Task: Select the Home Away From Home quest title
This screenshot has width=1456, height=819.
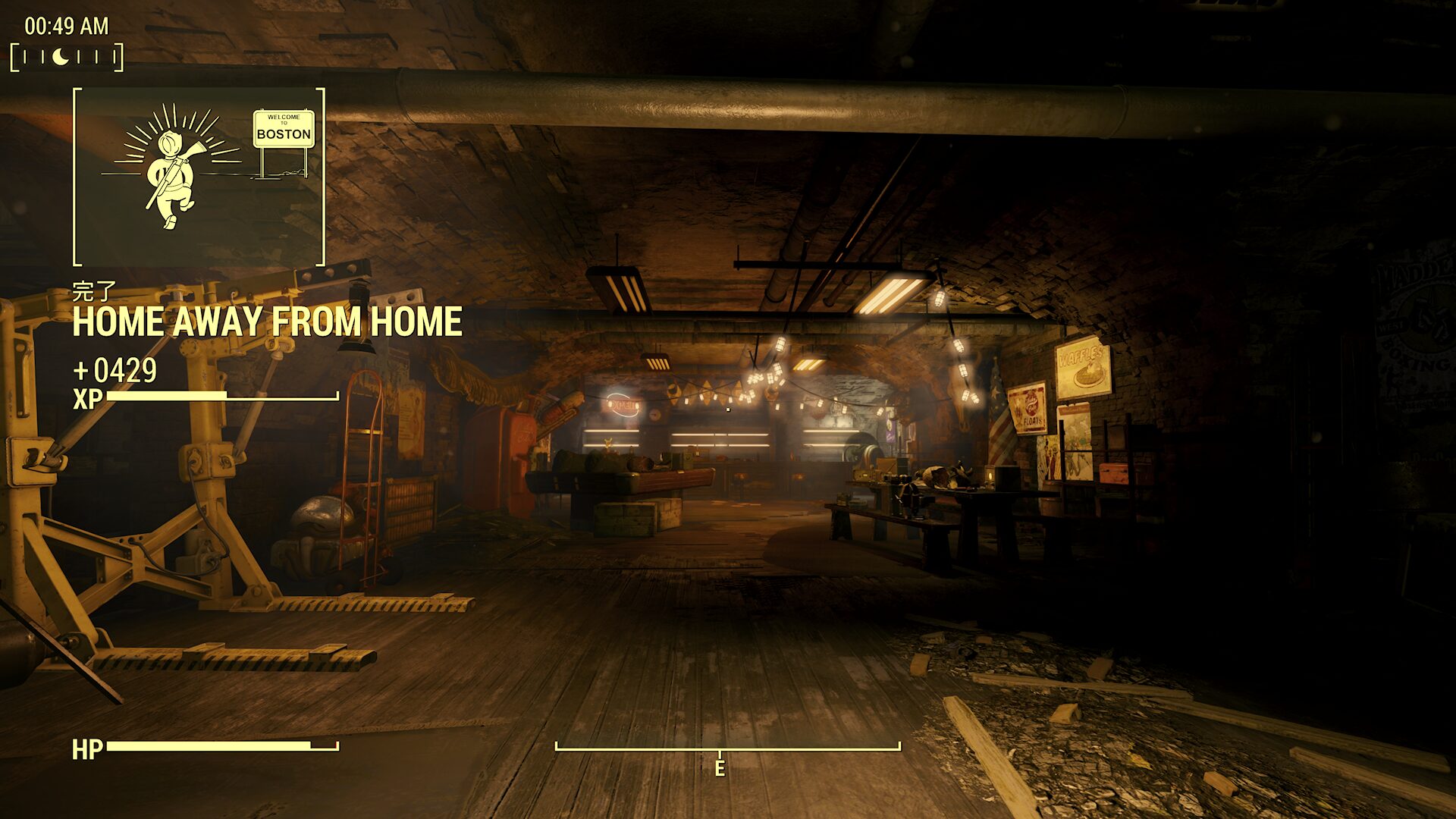Action: click(x=267, y=322)
